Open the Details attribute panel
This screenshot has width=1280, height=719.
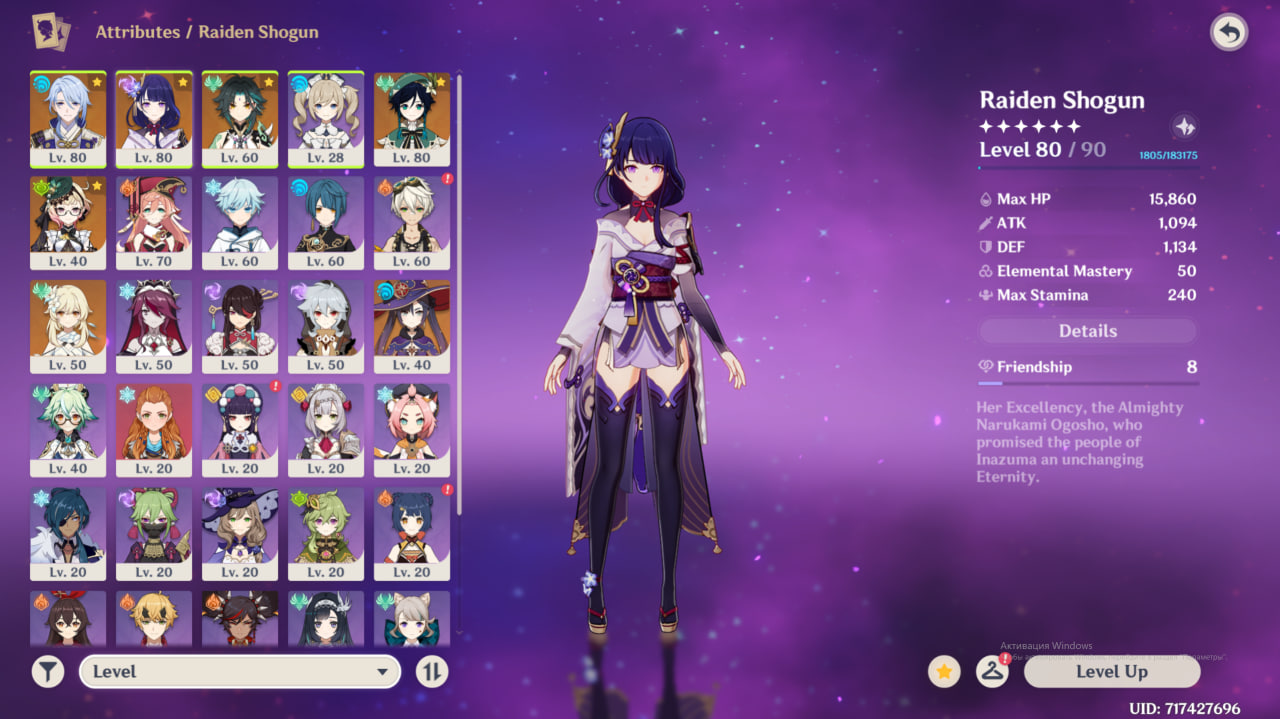(1087, 331)
